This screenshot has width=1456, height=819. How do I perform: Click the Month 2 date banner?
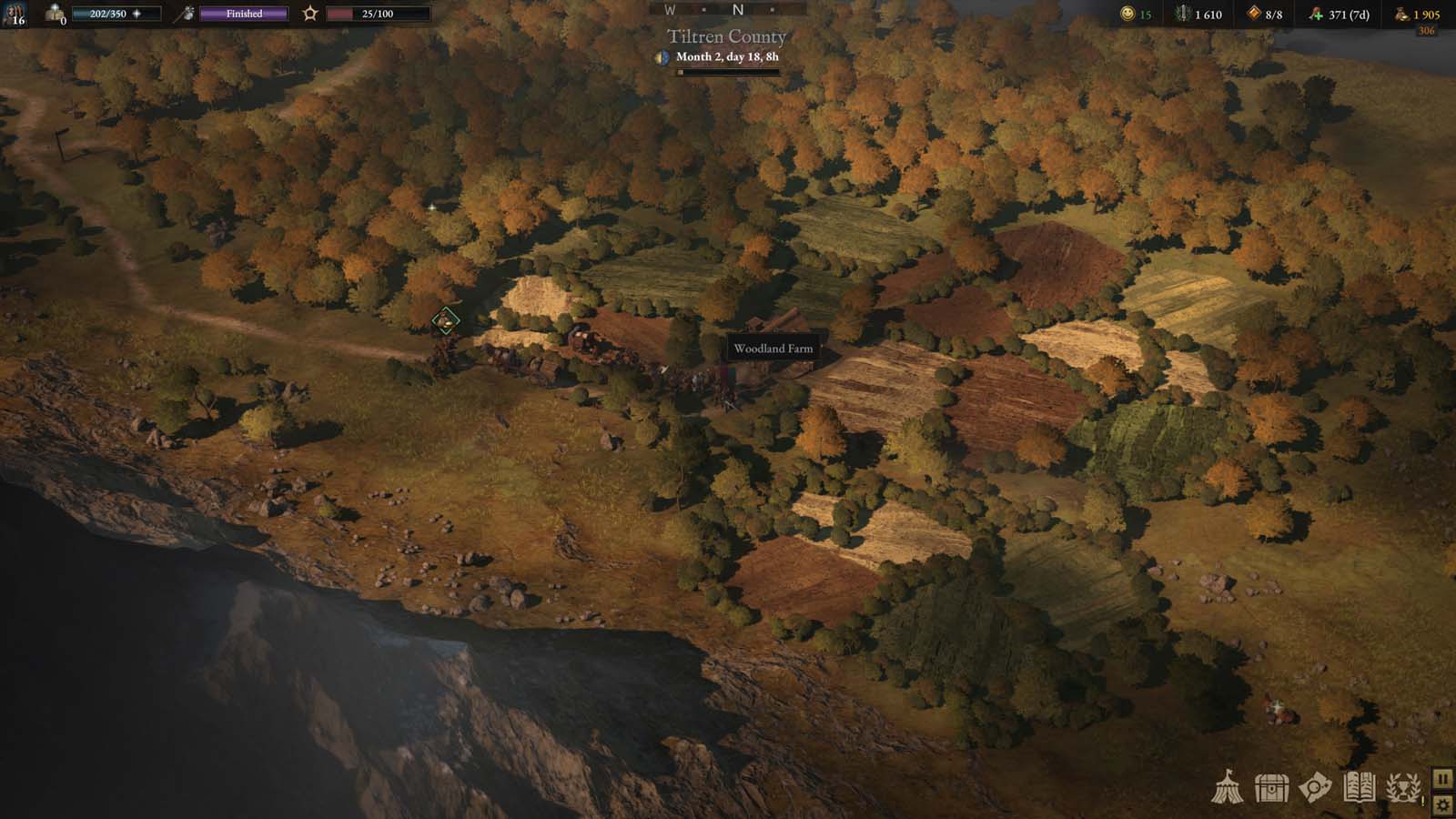coord(730,57)
